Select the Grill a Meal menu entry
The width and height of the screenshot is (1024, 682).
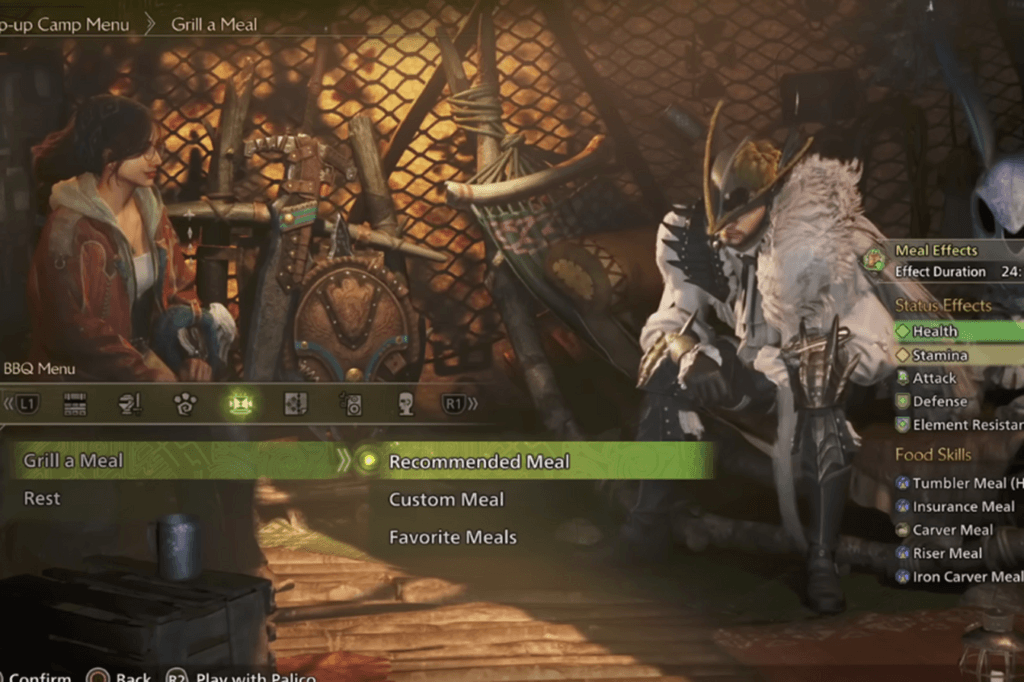point(75,461)
